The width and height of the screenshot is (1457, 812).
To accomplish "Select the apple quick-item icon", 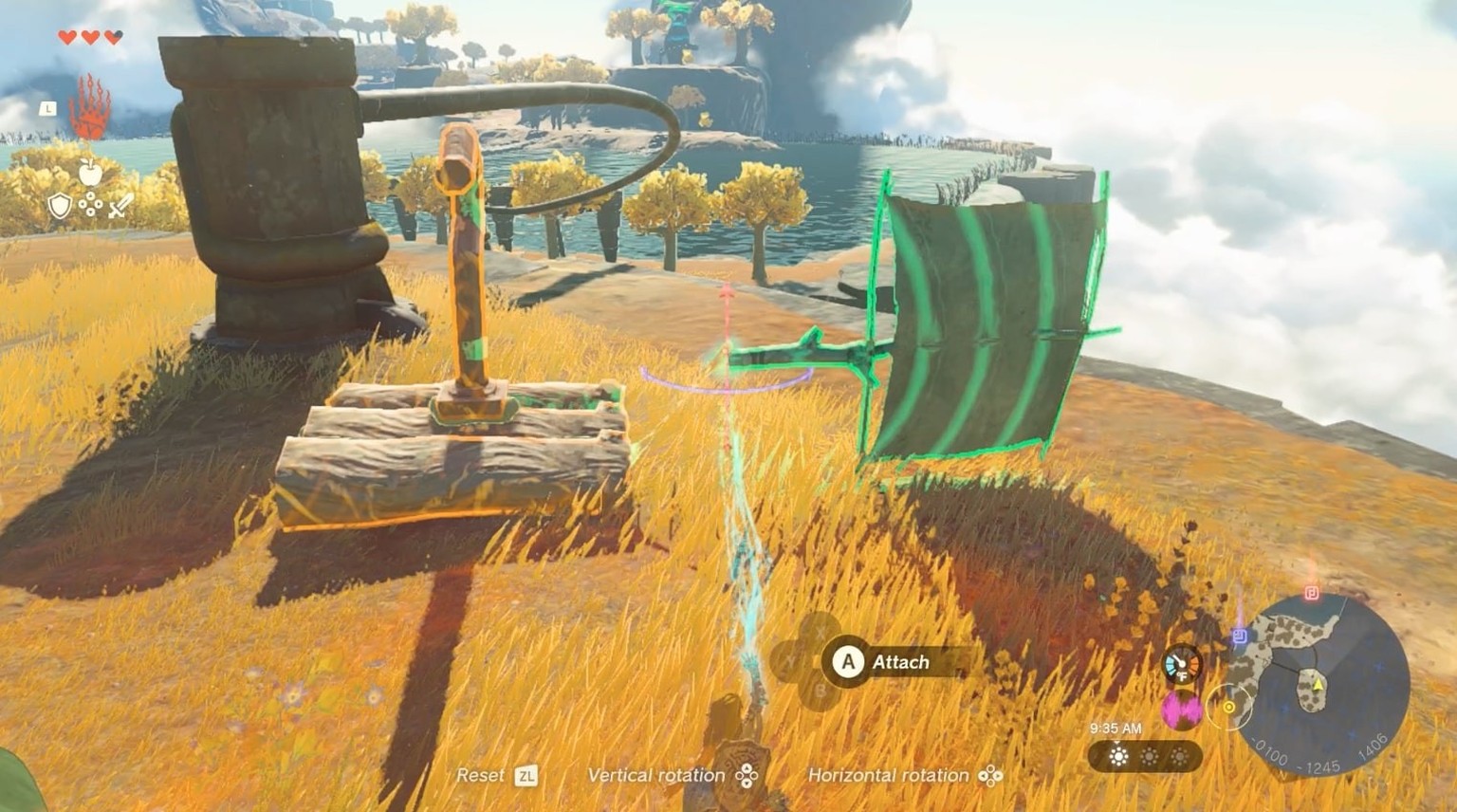I will [x=90, y=173].
